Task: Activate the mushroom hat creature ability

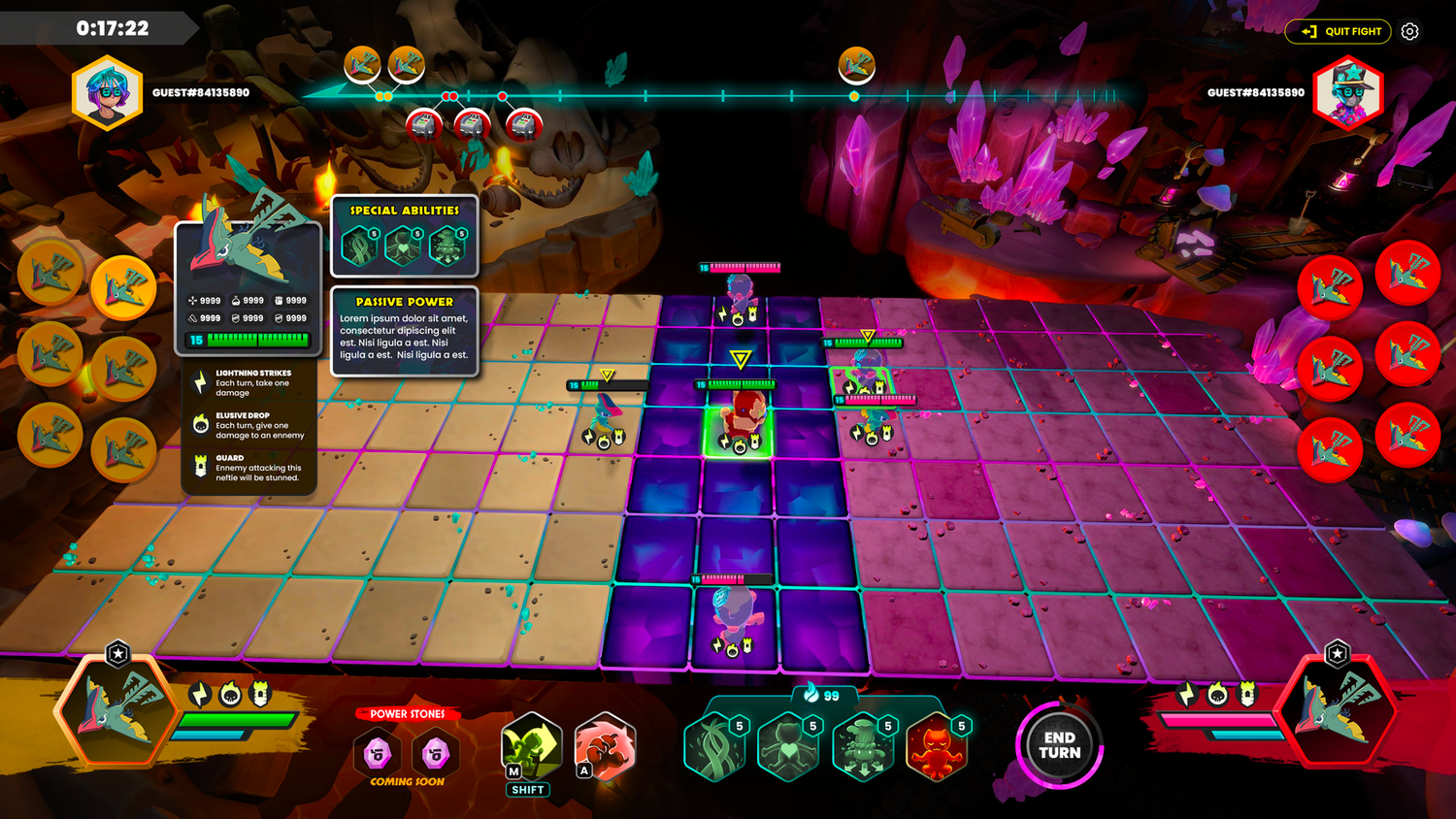Action: tap(863, 747)
